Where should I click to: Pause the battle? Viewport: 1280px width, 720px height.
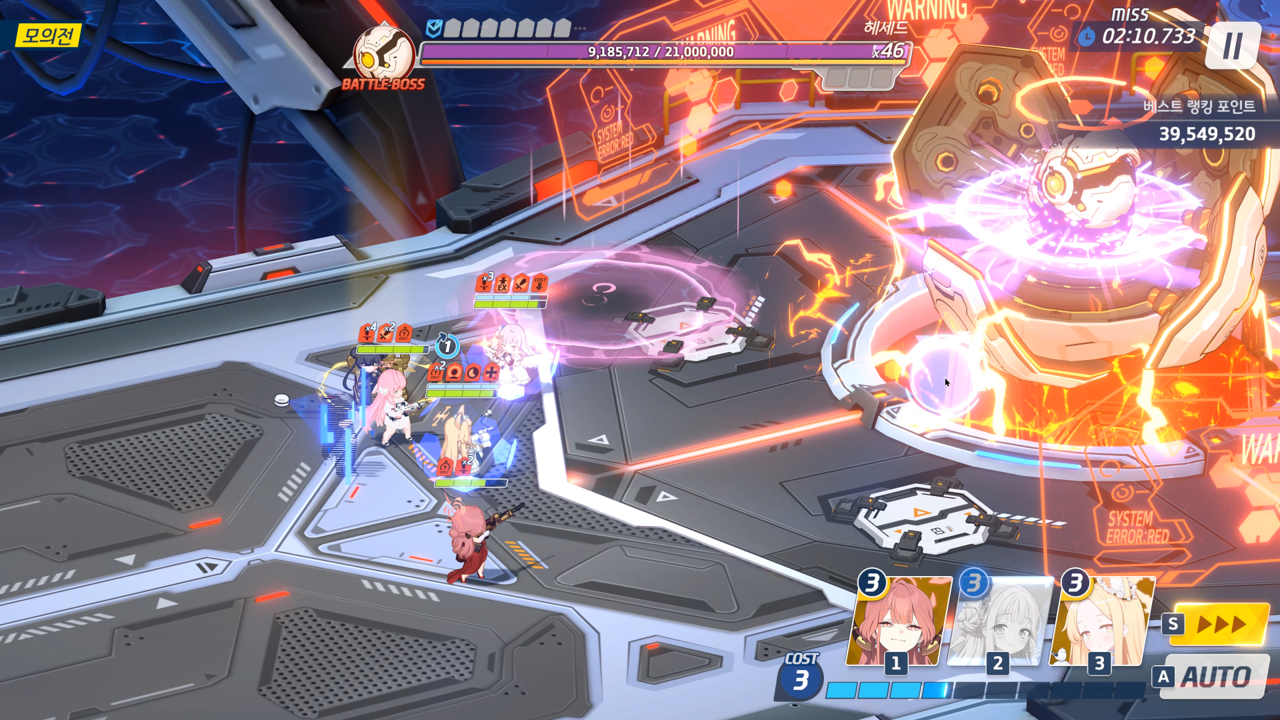(1232, 45)
